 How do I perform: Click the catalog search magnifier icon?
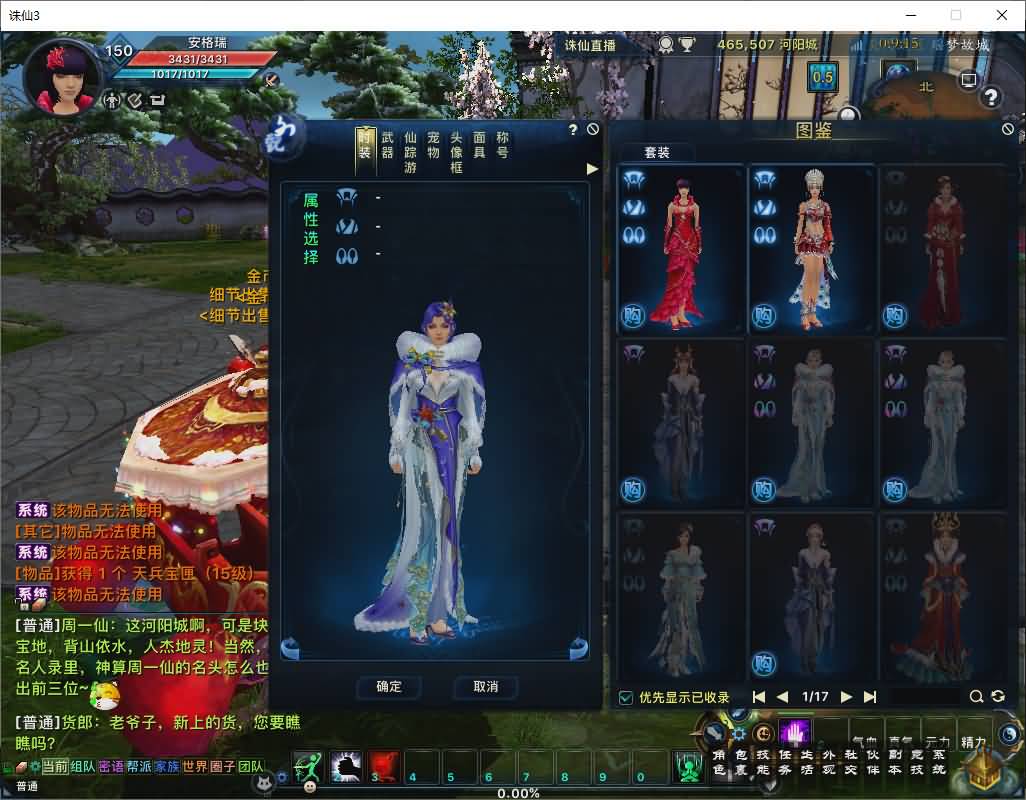point(976,697)
